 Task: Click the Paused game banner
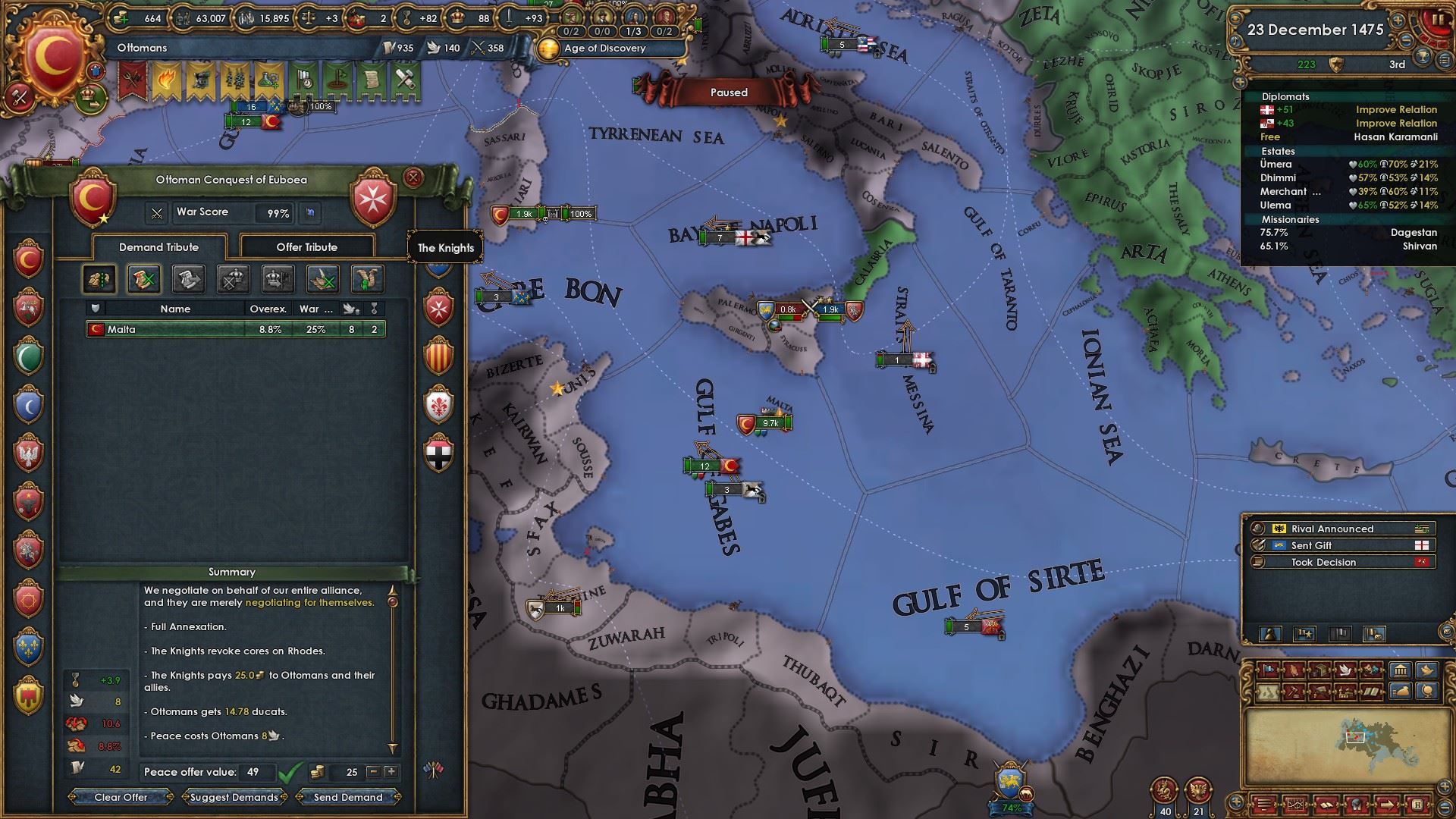coord(728,93)
